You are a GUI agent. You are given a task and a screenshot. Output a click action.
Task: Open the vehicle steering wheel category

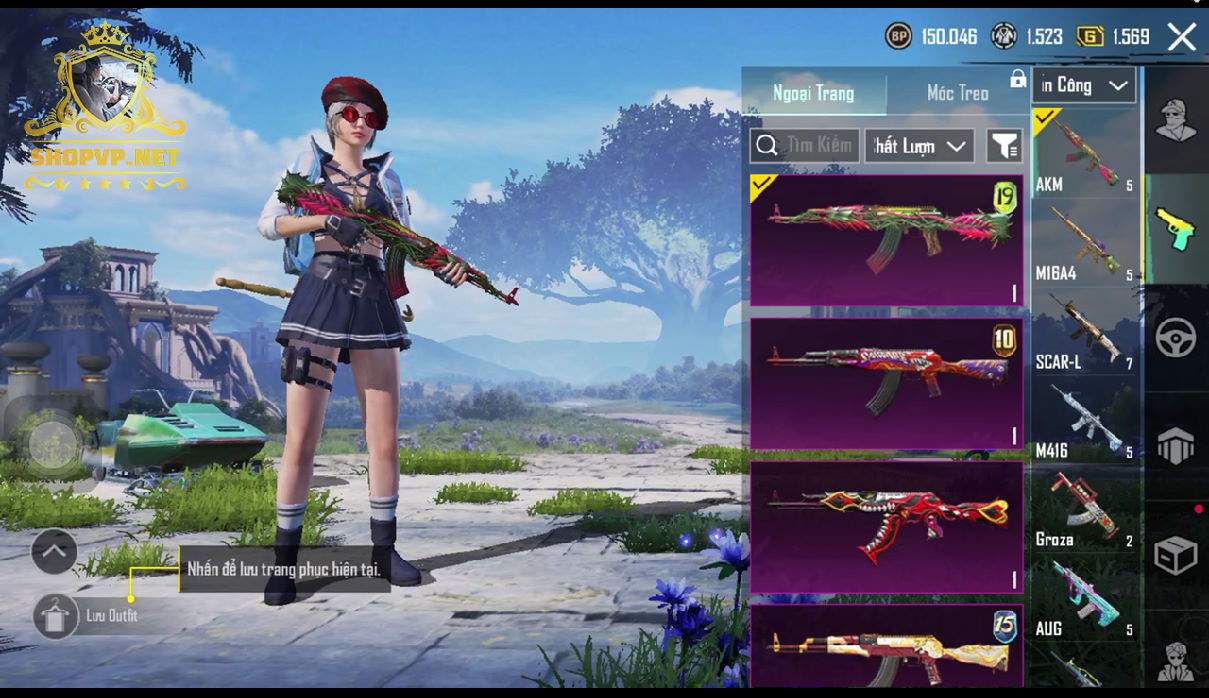[x=1176, y=339]
